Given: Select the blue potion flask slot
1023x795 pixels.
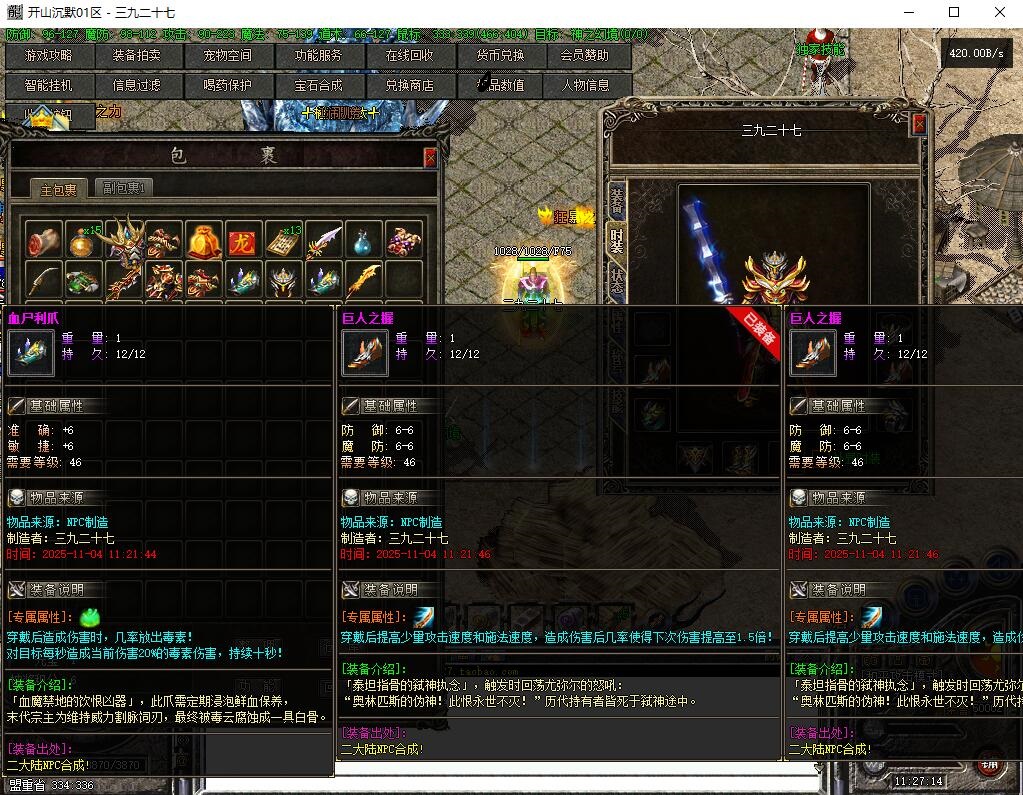Looking at the screenshot, I should pyautogui.click(x=364, y=241).
